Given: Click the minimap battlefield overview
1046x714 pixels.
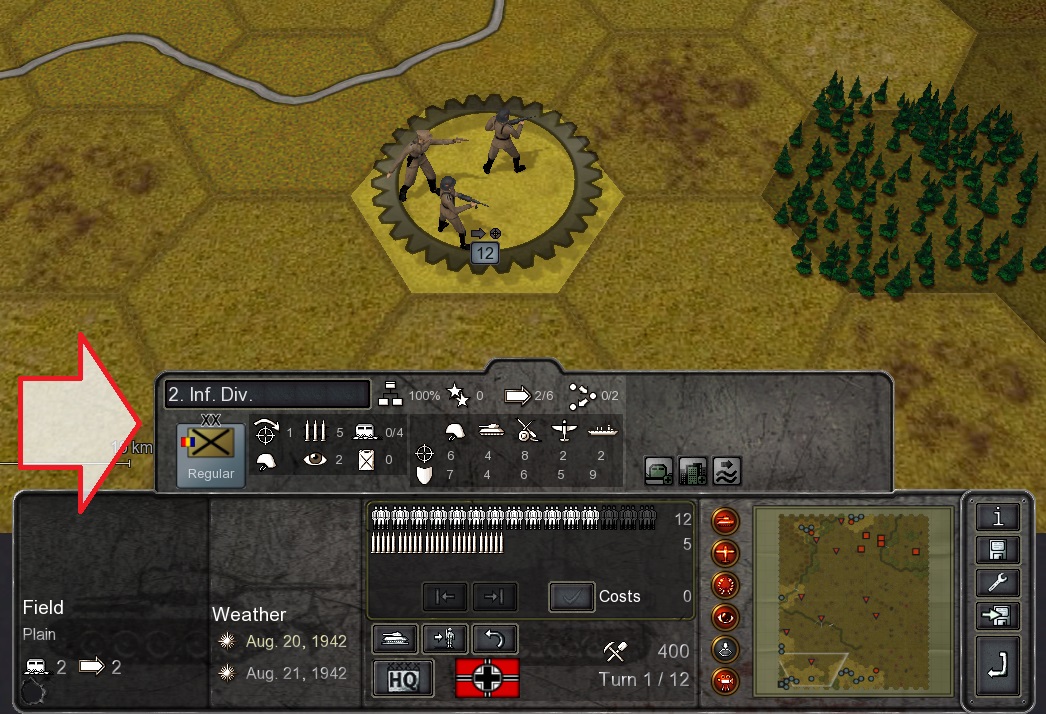Looking at the screenshot, I should point(852,600).
